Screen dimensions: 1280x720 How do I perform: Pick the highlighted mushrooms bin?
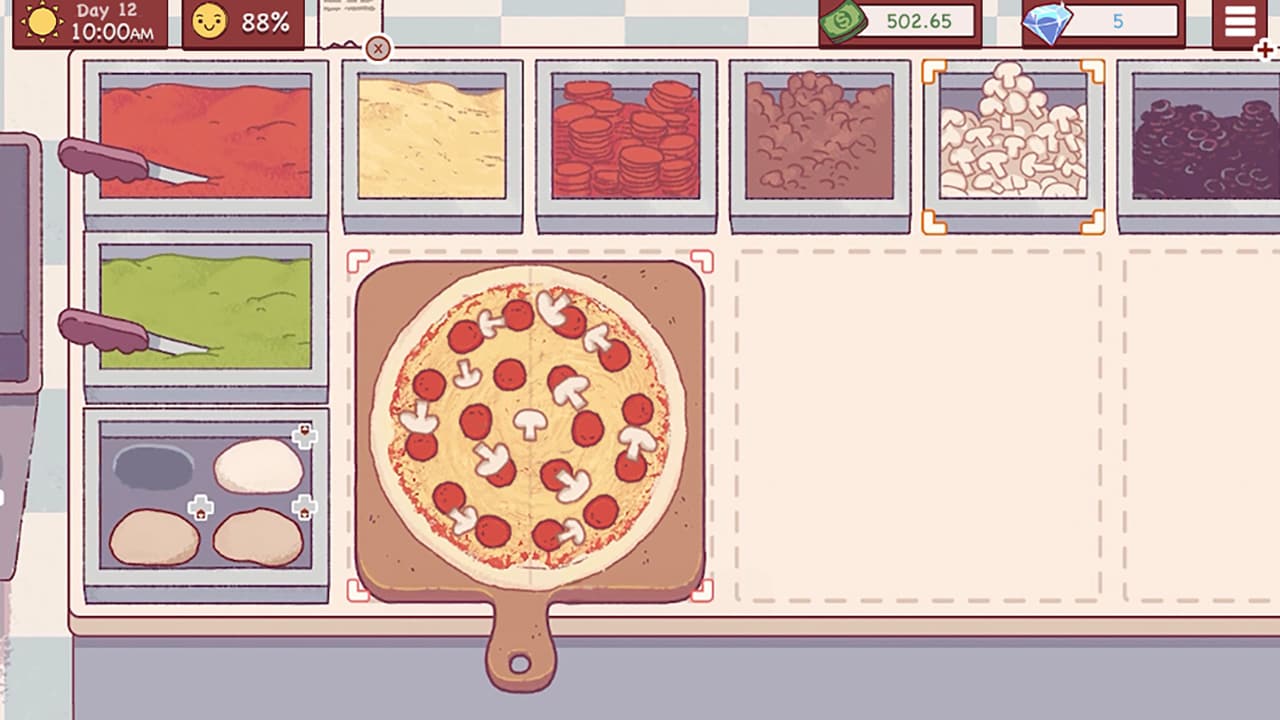(1013, 140)
